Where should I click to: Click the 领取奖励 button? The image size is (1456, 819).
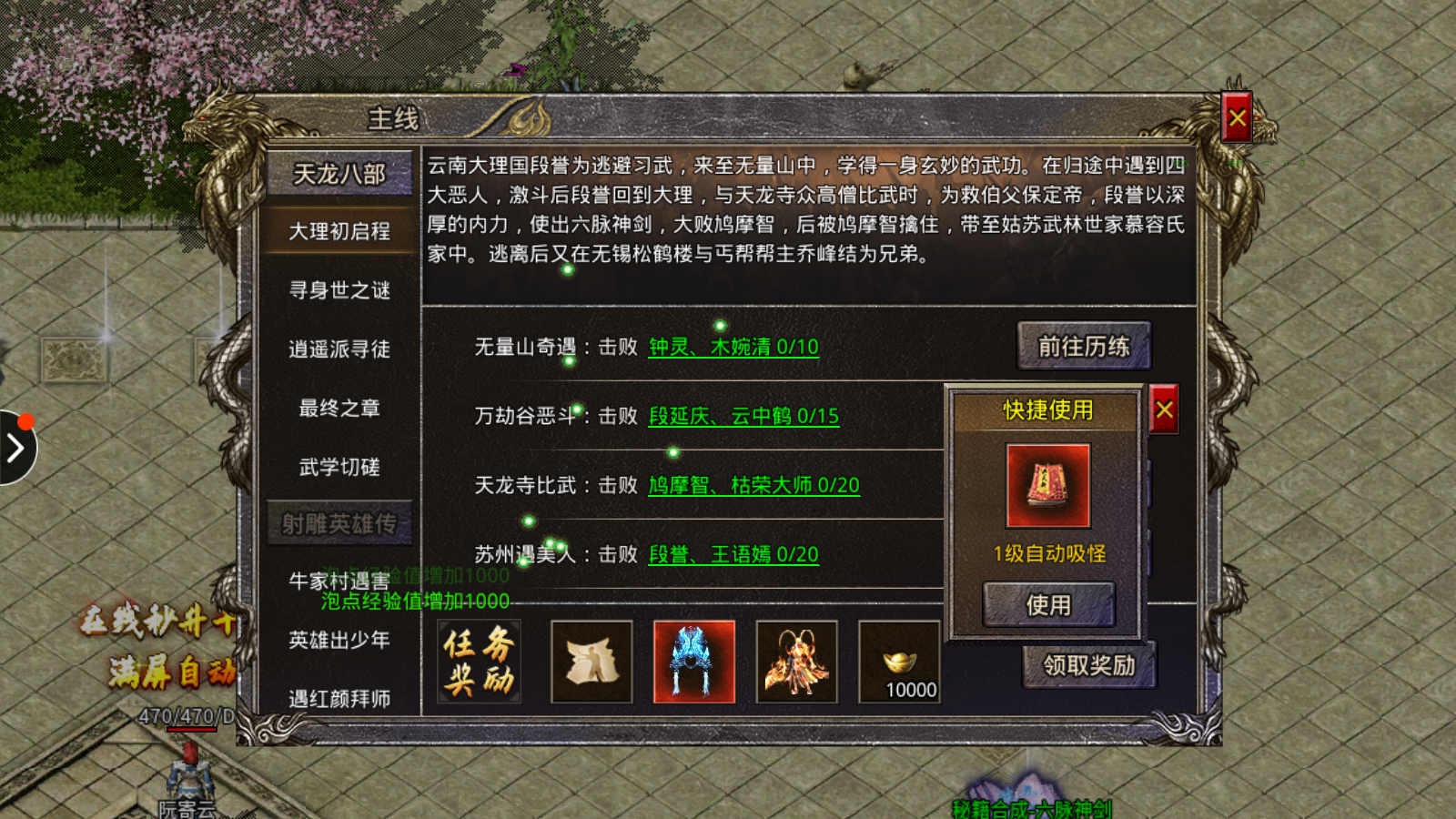click(x=1090, y=667)
